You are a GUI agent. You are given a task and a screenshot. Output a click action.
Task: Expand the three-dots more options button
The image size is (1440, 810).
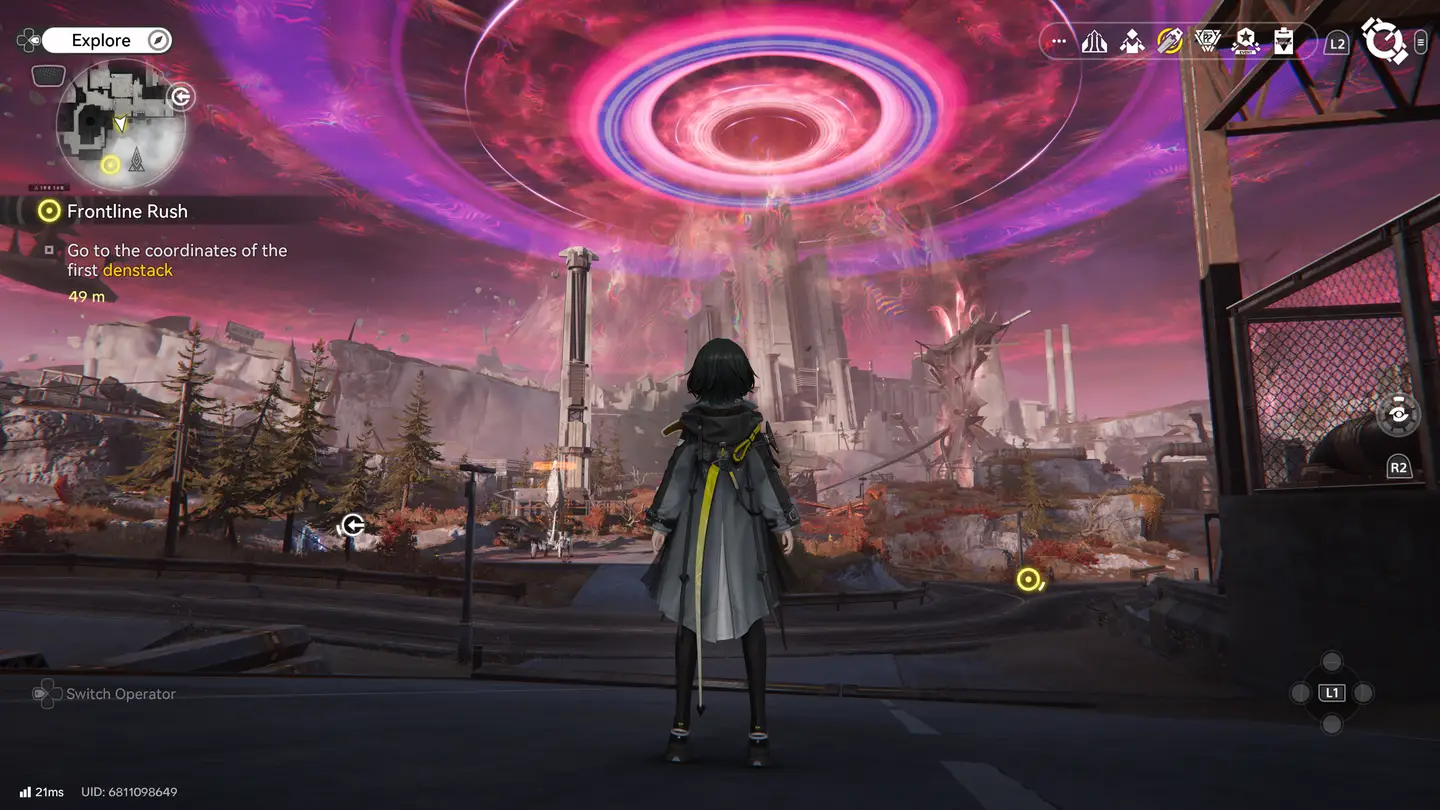pos(1059,42)
